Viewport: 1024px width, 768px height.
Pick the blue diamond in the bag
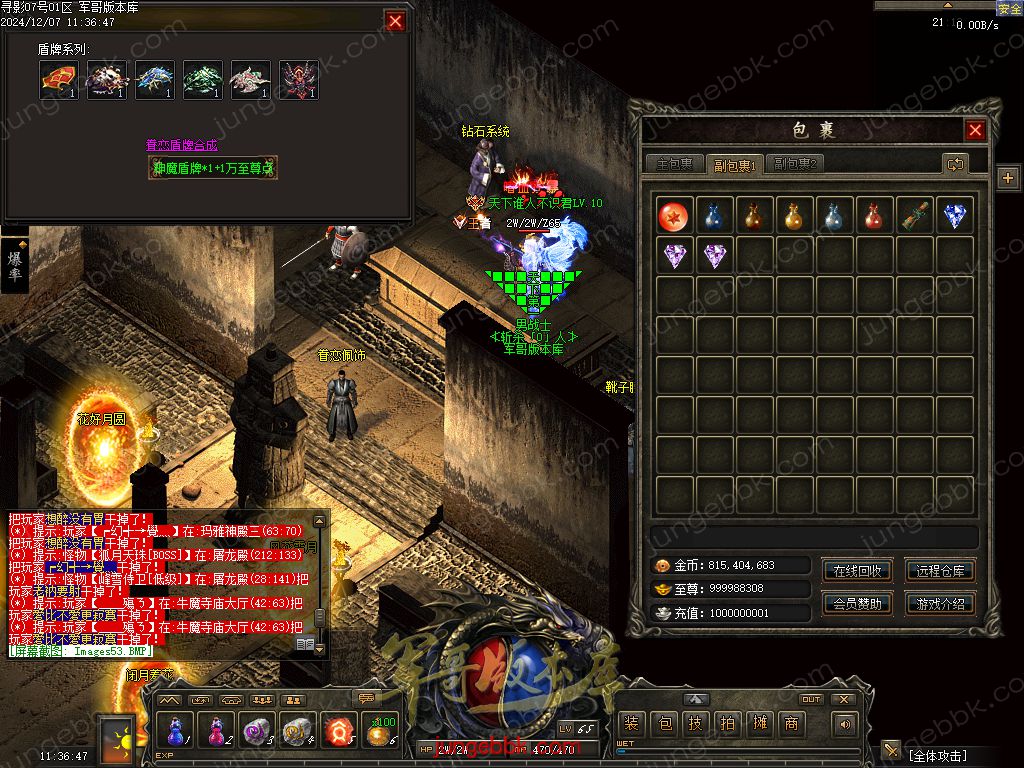click(955, 216)
